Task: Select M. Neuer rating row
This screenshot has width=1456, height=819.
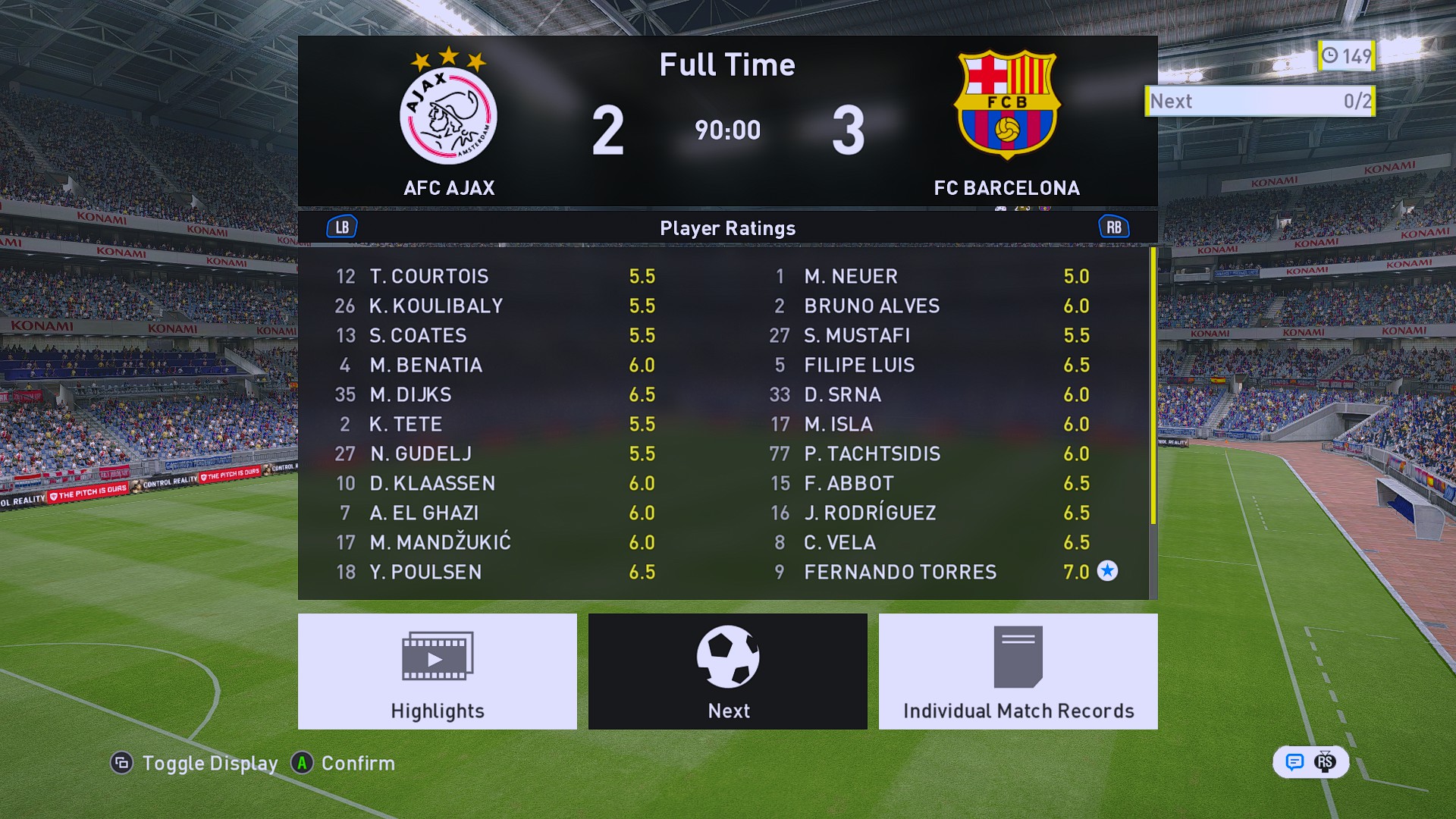Action: coord(850,276)
